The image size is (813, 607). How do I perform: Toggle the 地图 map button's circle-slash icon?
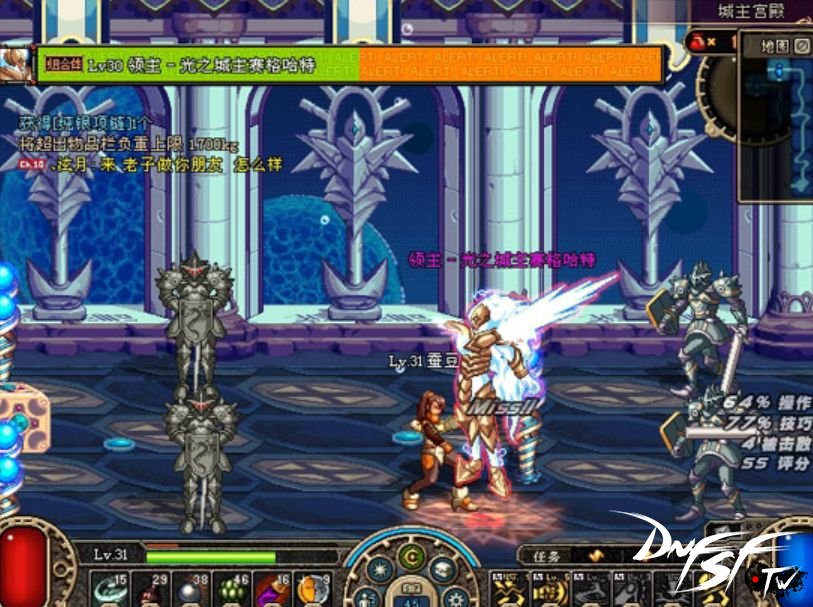[x=802, y=46]
